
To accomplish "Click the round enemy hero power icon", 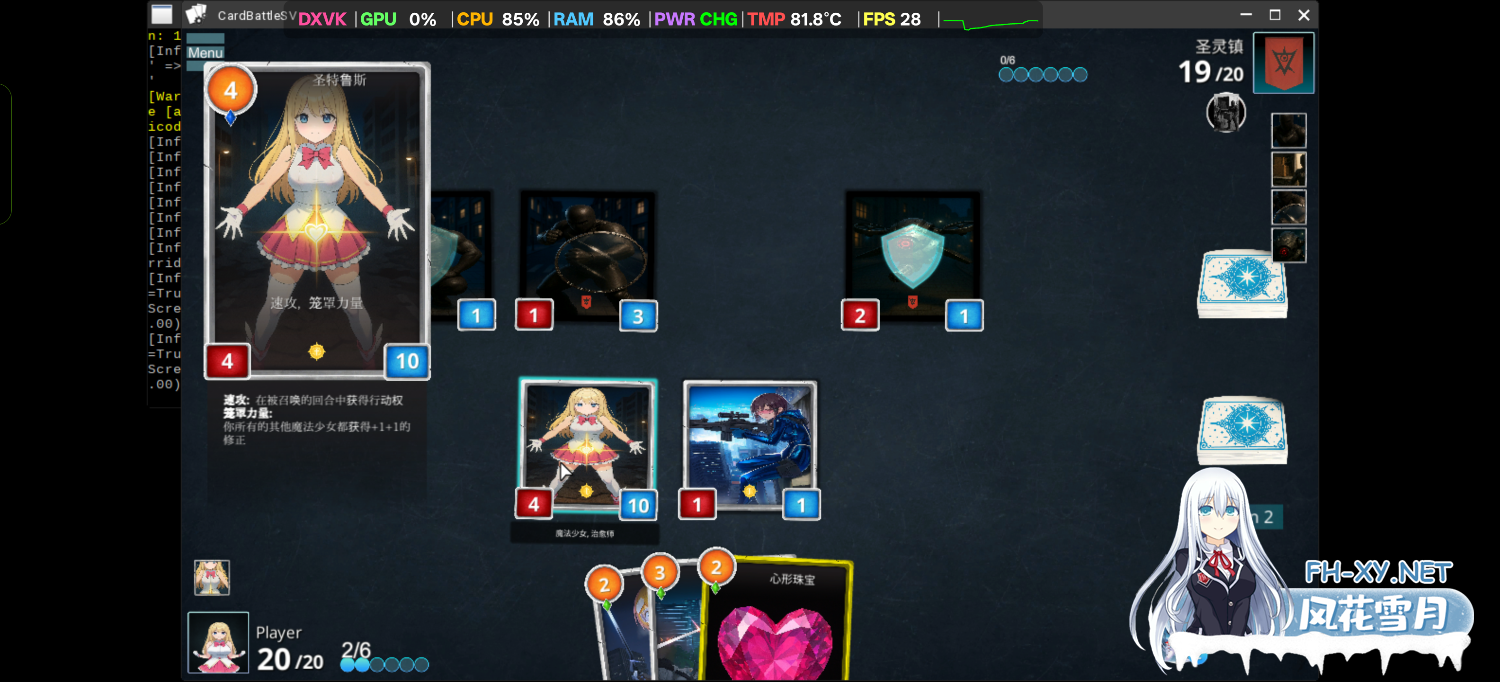I will [1225, 112].
